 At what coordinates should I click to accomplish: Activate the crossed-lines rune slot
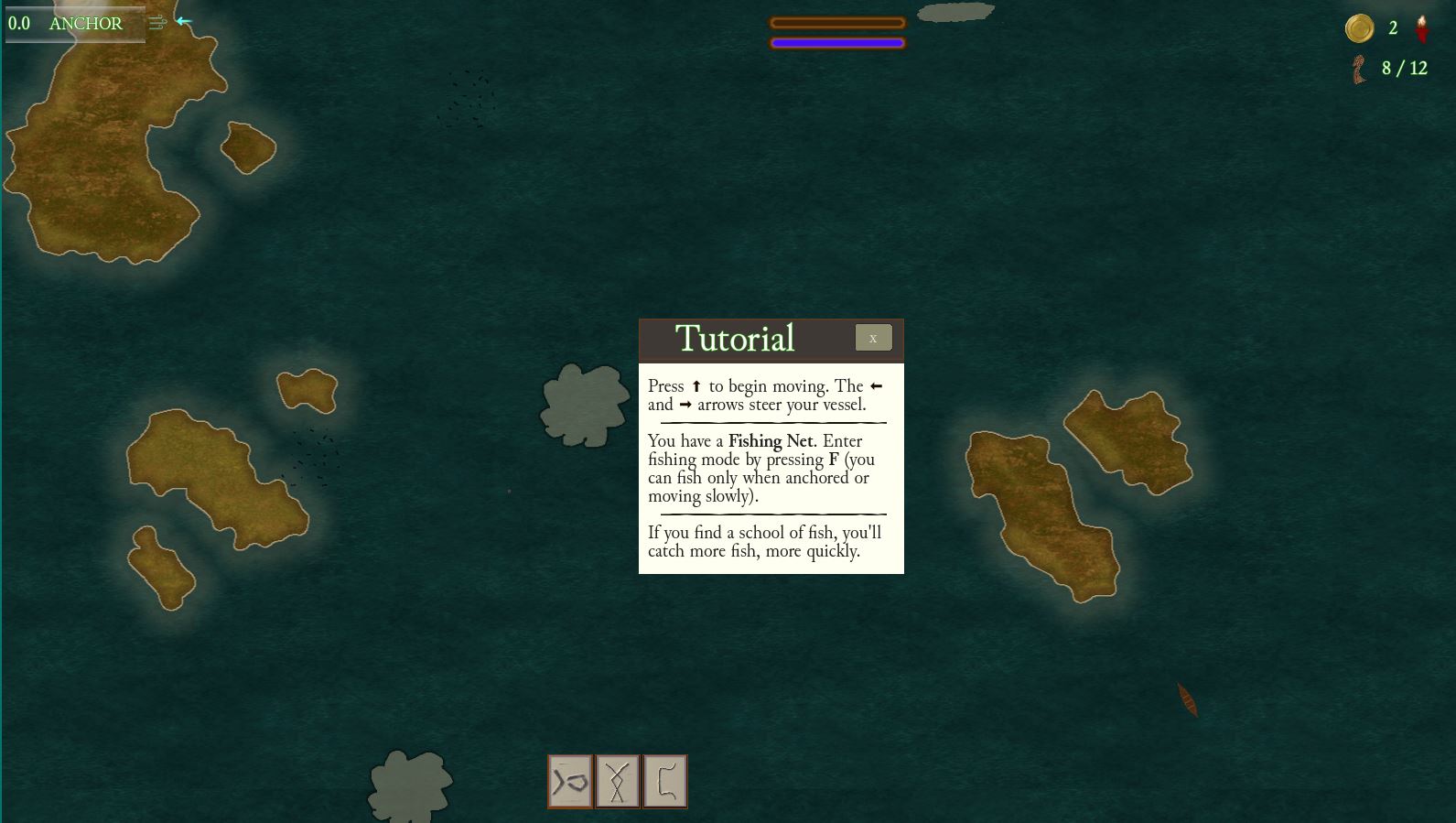tap(618, 782)
